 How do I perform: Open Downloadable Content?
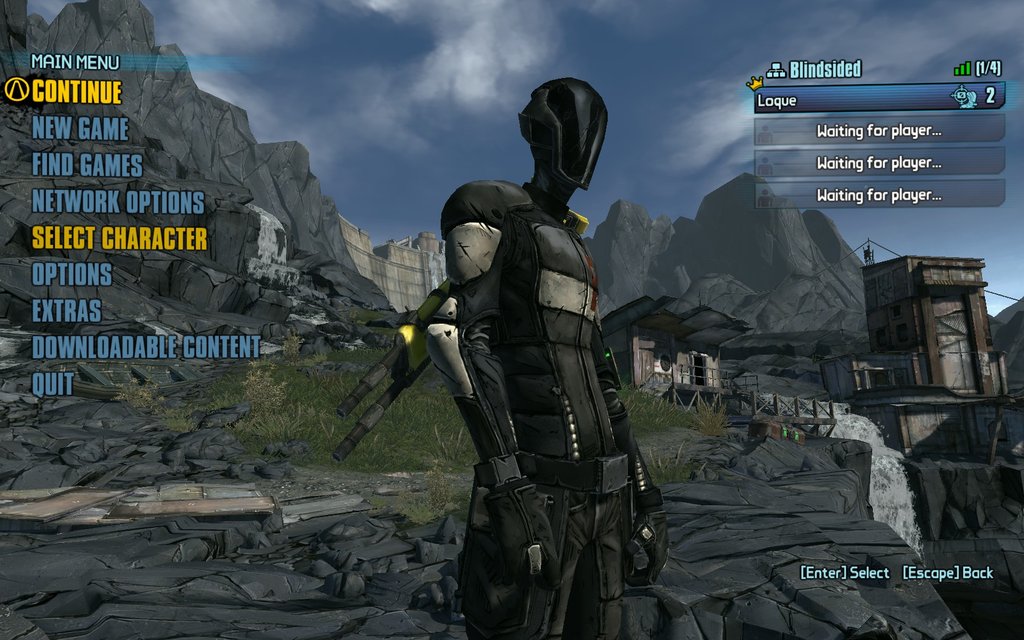146,347
